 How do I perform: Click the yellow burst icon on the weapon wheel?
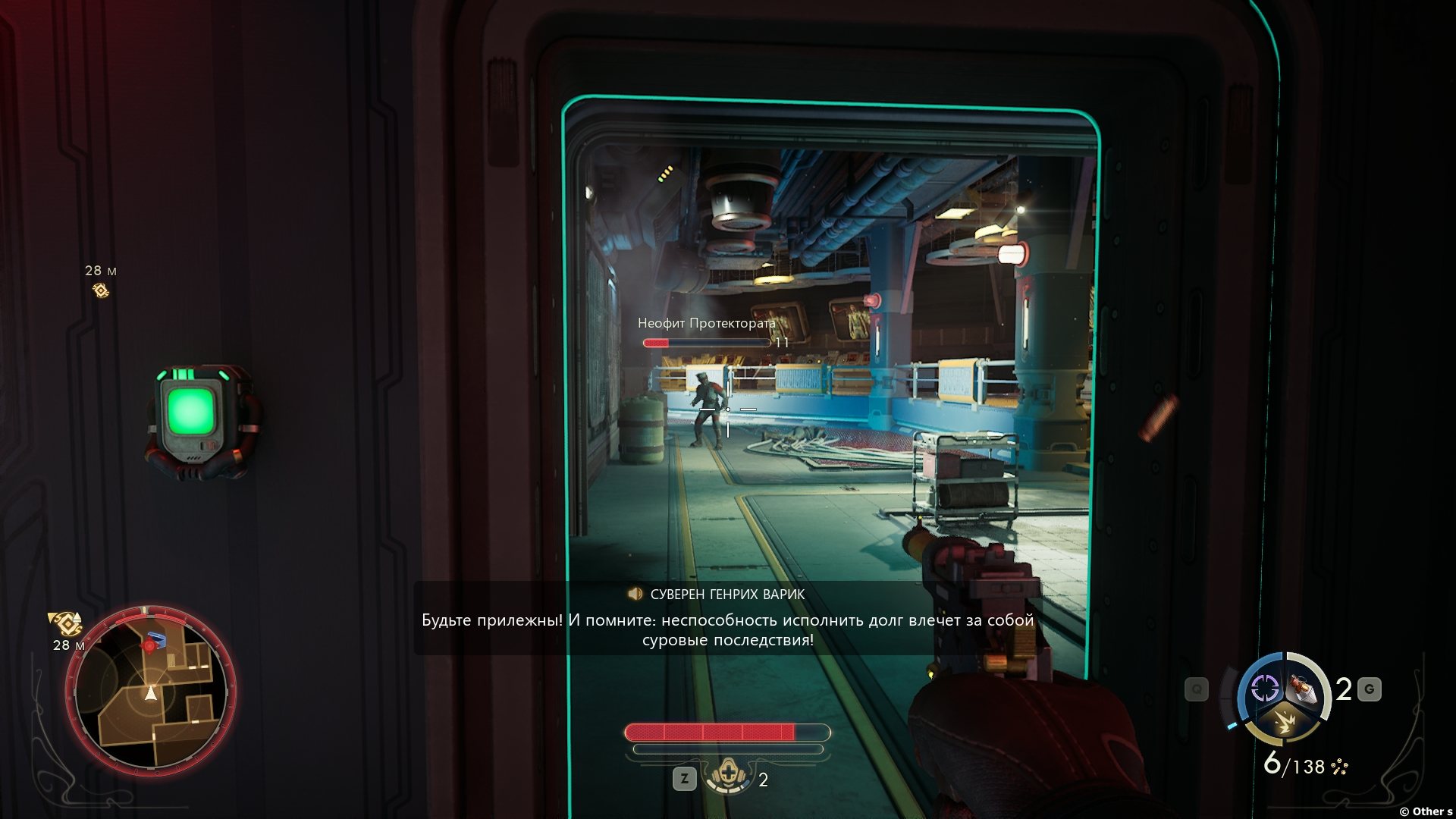pyautogui.click(x=1285, y=721)
